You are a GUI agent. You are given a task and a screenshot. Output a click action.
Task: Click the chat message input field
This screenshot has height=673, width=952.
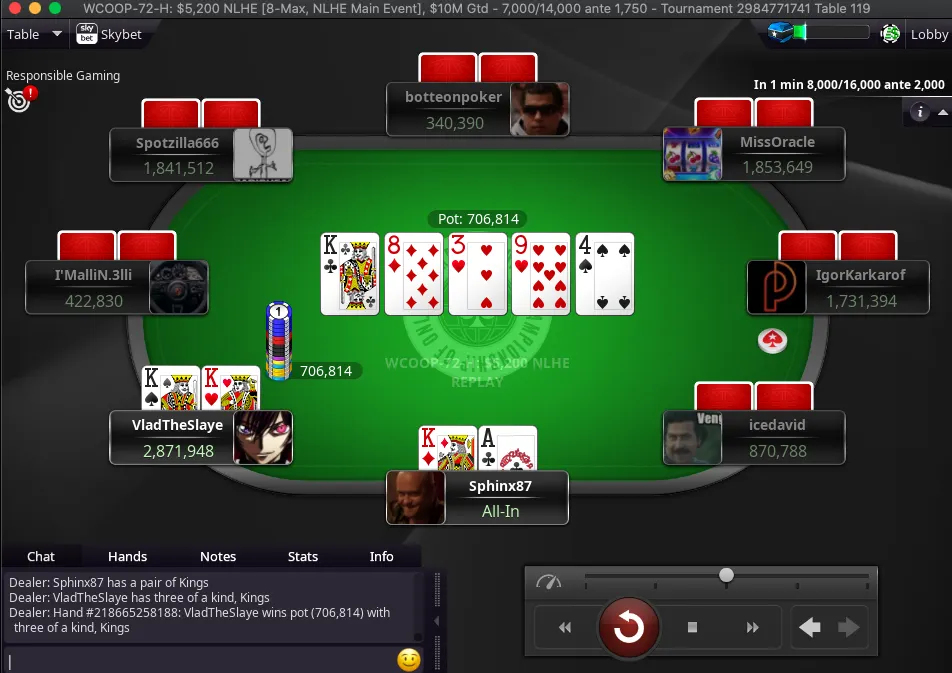[x=200, y=660]
